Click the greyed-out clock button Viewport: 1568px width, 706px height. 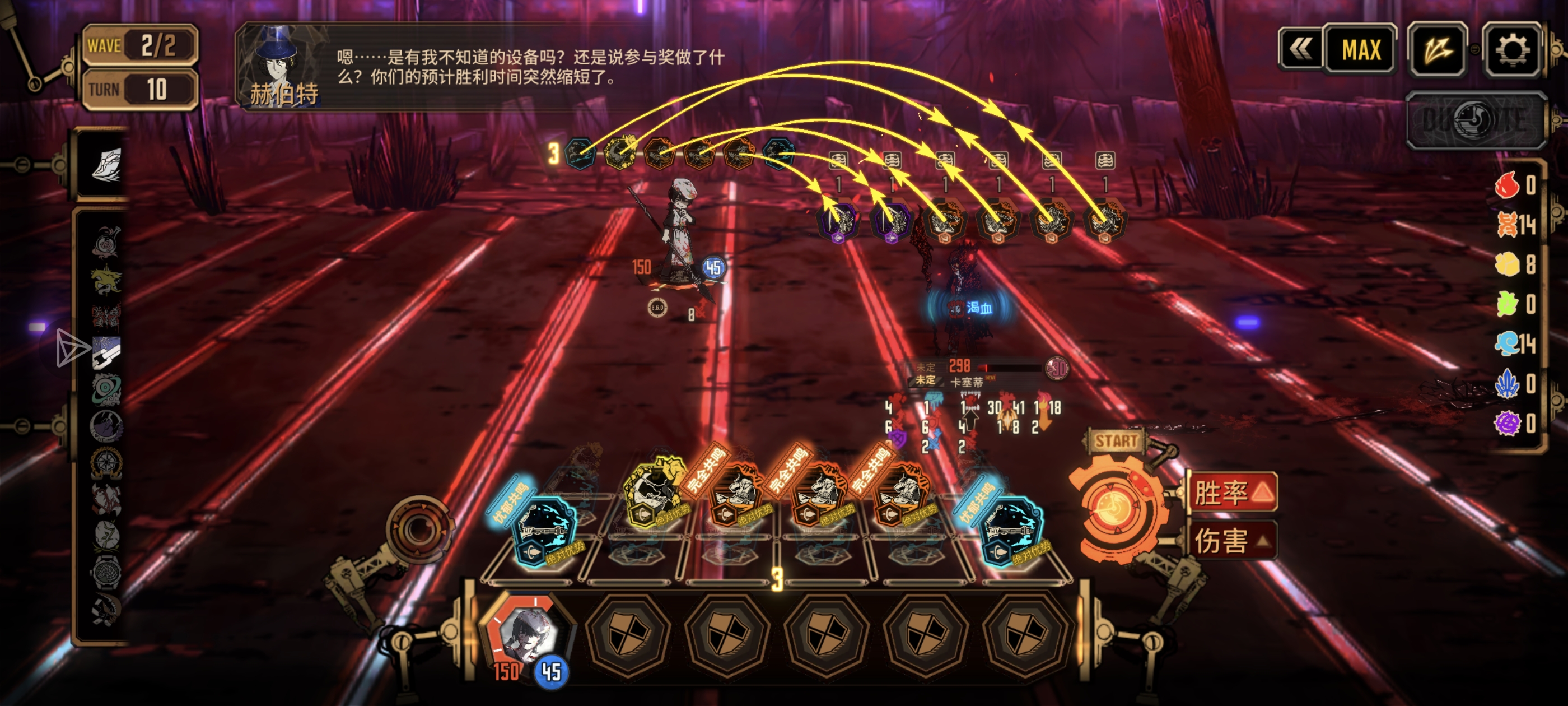(x=1476, y=120)
